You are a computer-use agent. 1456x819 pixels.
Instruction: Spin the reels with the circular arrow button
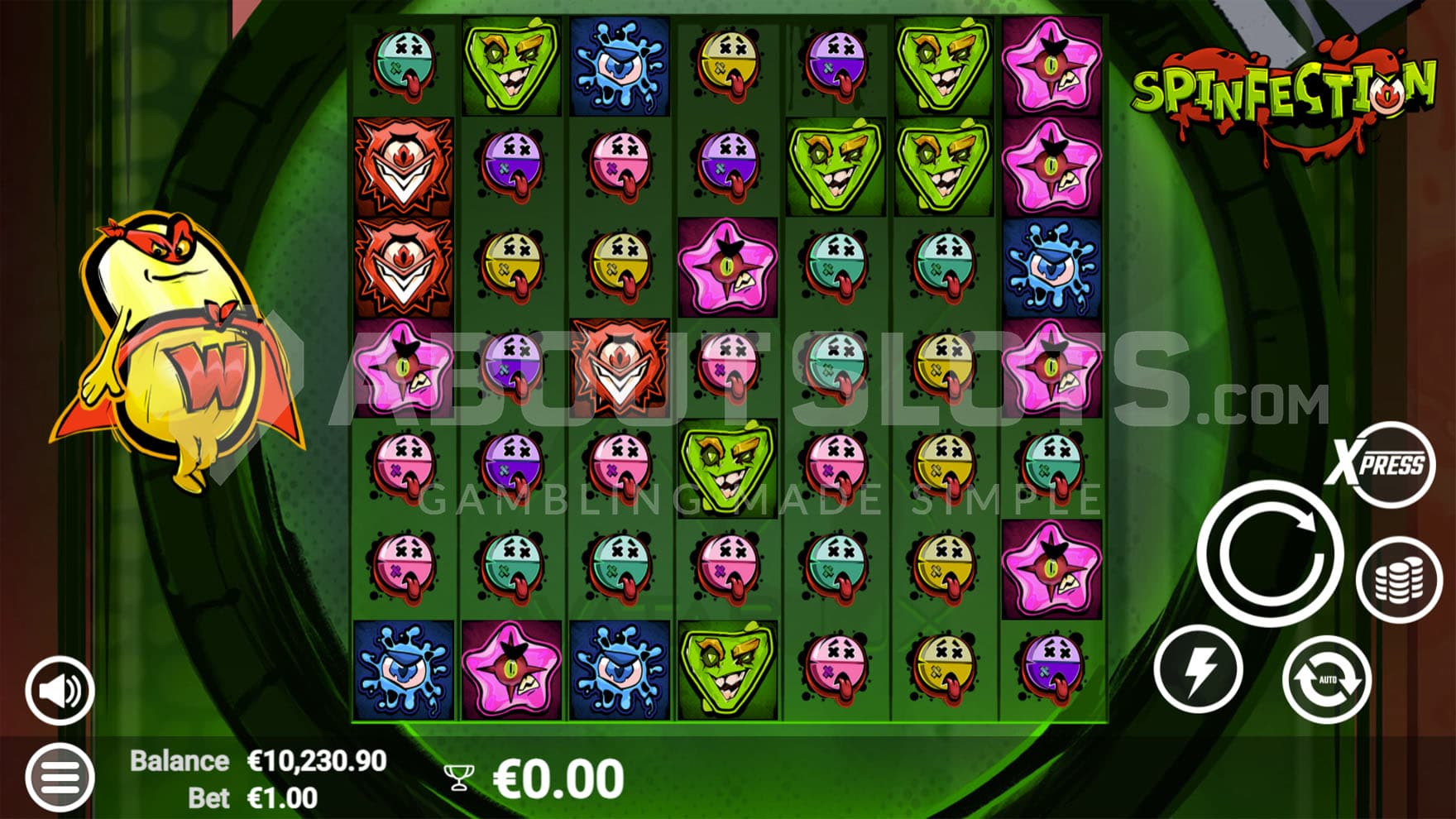pos(1268,553)
